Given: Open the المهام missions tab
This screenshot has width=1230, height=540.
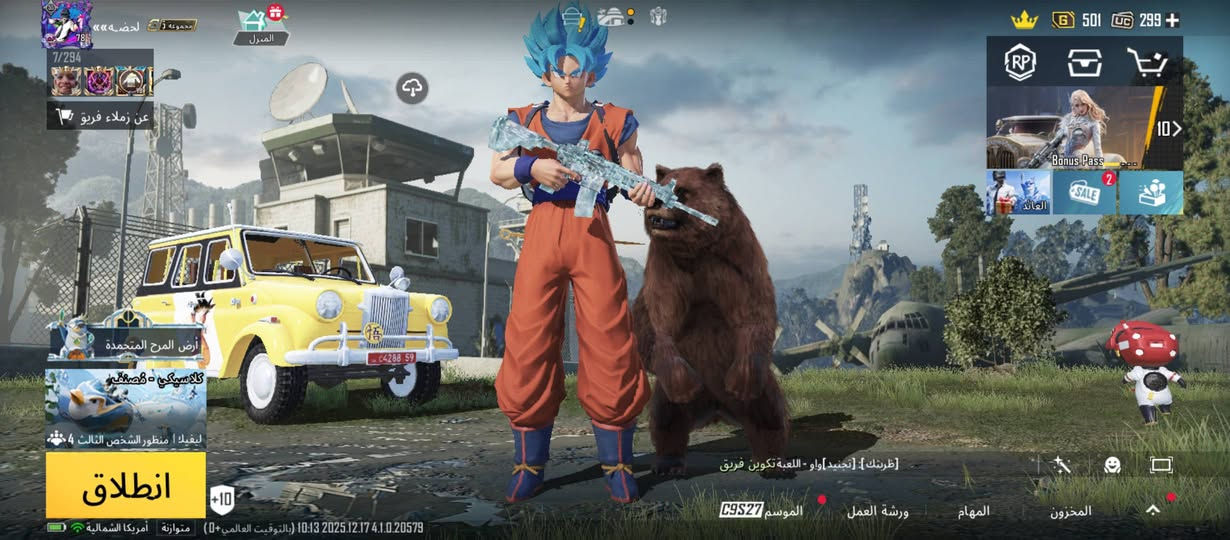Looking at the screenshot, I should 973,511.
